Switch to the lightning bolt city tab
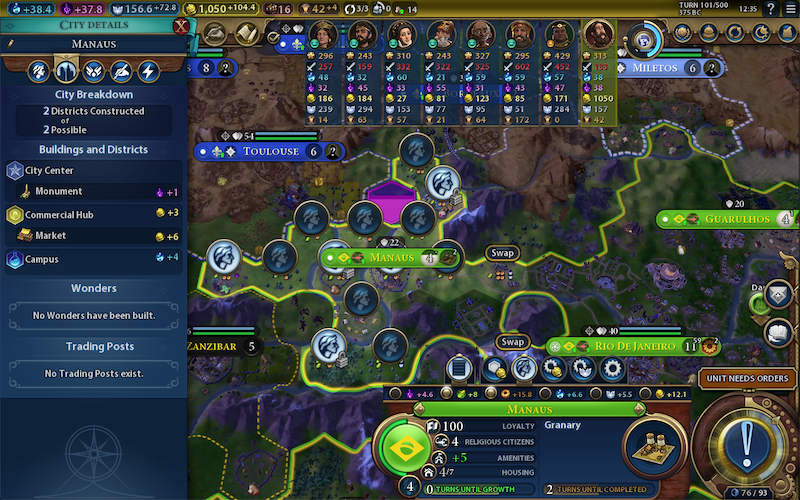800x500 pixels. pos(148,72)
